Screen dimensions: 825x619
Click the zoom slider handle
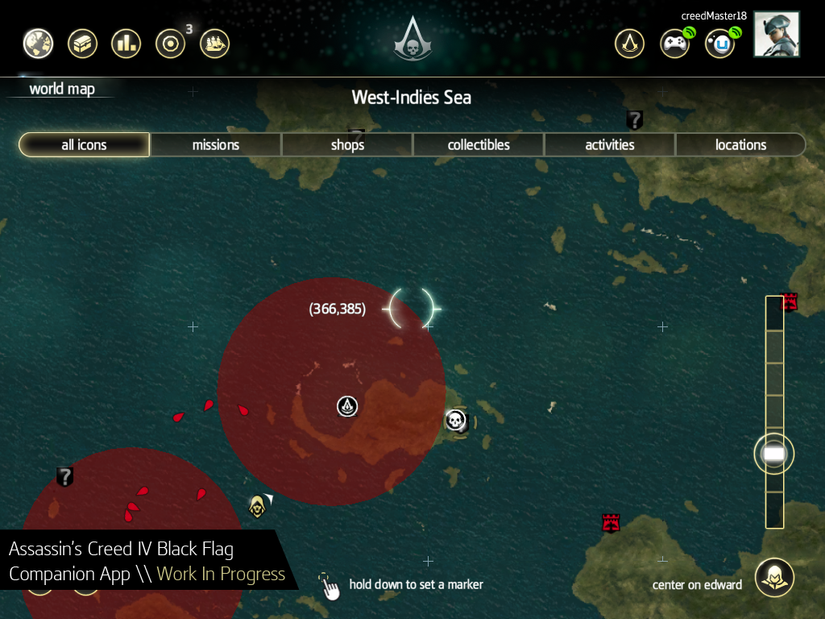[774, 454]
